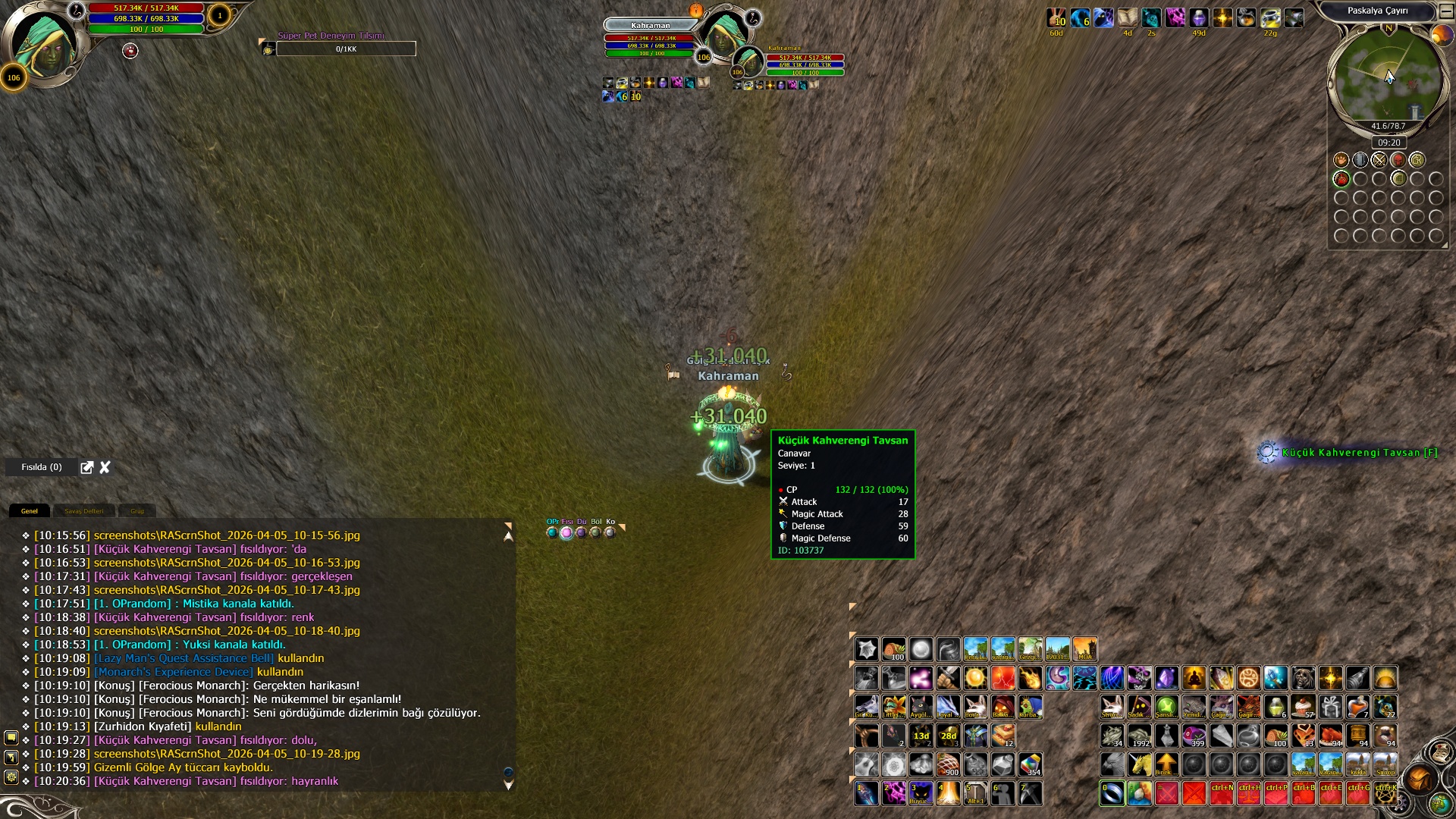Open the Fısılda (0) whisper list
This screenshot has width=1456, height=819.
[x=42, y=467]
